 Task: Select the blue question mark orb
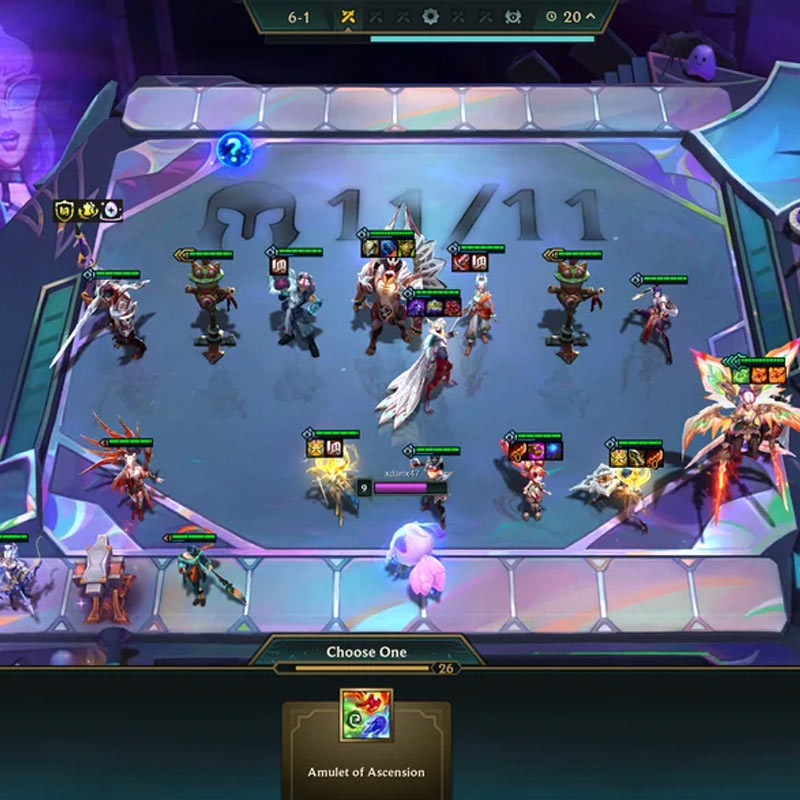pyautogui.click(x=234, y=151)
